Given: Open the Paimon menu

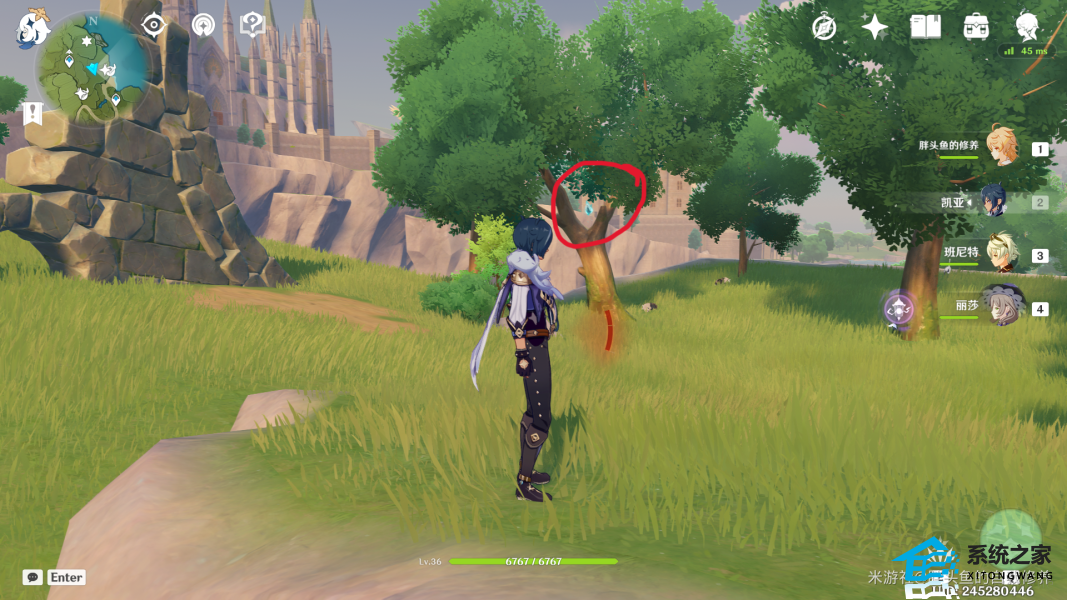Looking at the screenshot, I should point(32,28).
